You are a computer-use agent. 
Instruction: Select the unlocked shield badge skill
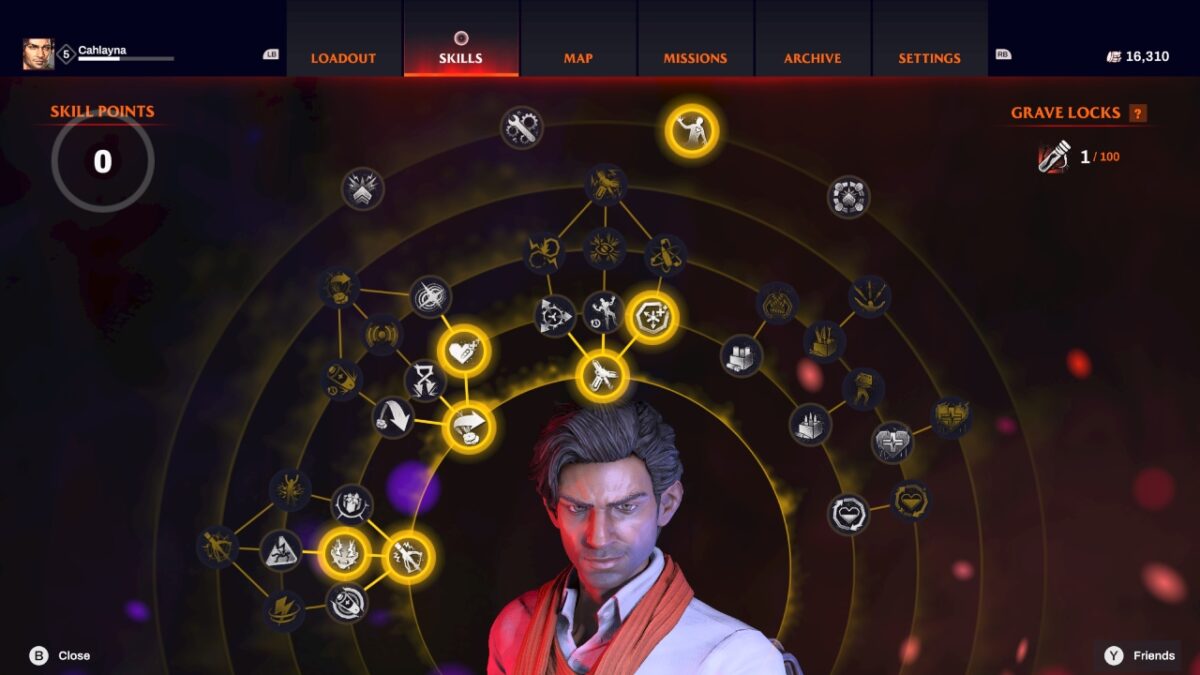tap(652, 318)
